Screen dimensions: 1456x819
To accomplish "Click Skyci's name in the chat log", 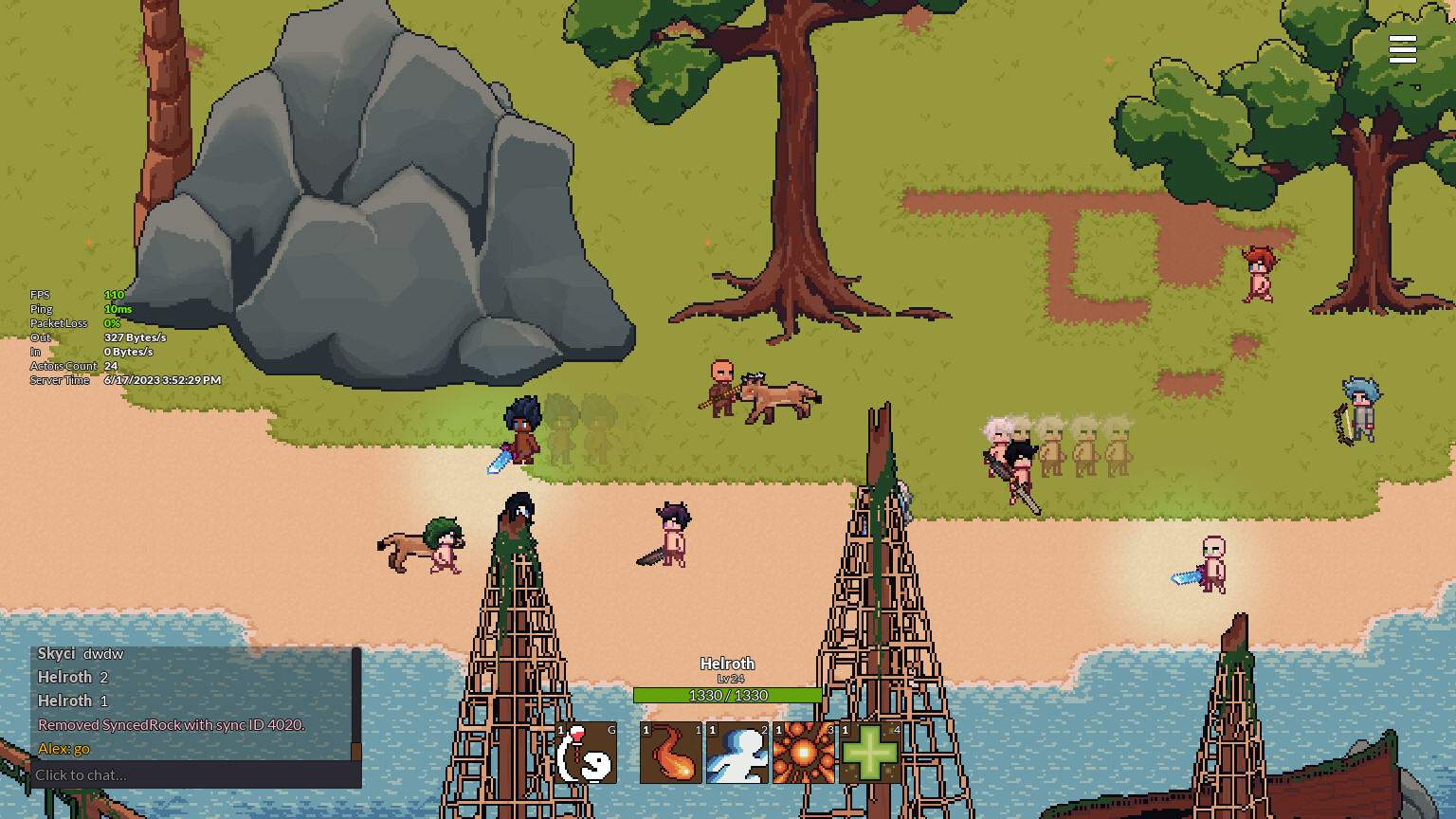I will click(x=56, y=653).
